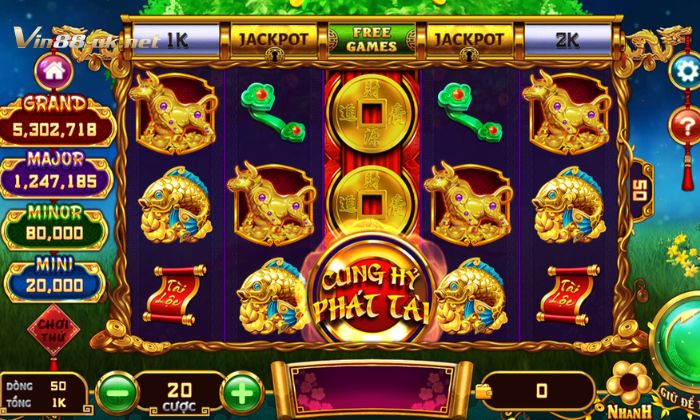Tap the red Chơi Thử trial-play sign
Screen dimensions: 700x420
47,331
